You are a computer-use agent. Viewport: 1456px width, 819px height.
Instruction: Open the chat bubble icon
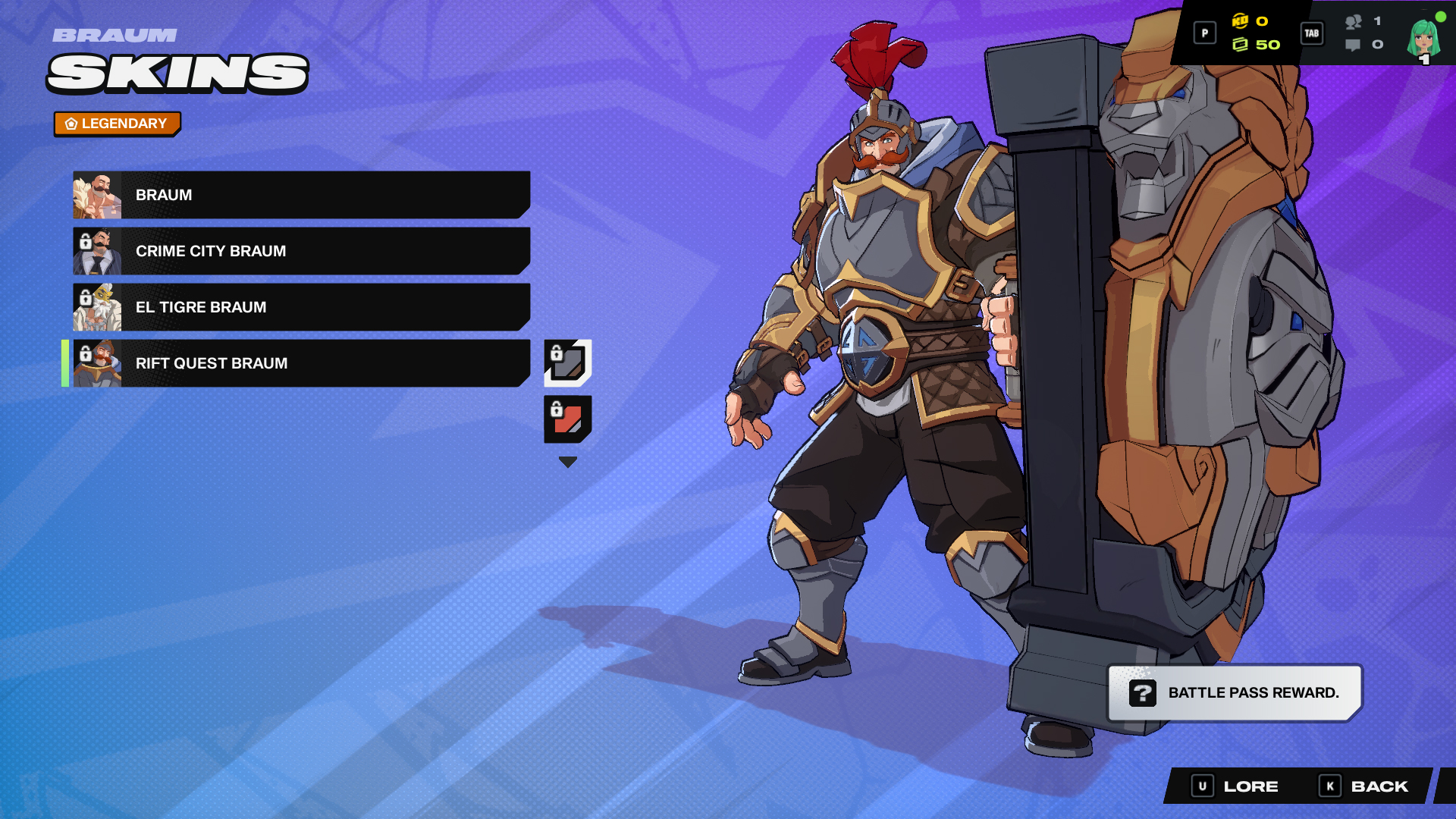point(1354,45)
